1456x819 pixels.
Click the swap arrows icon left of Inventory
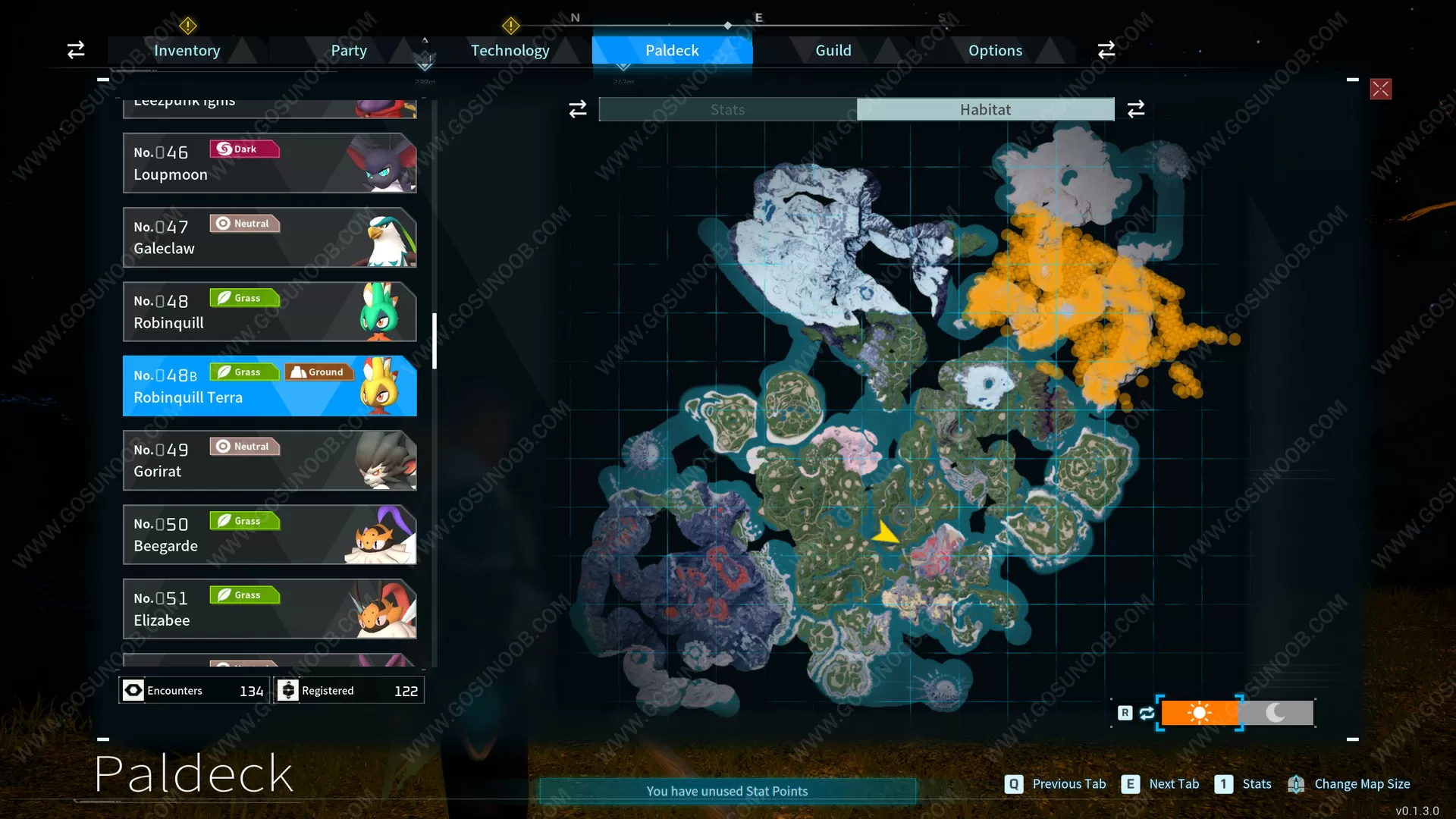[75, 49]
